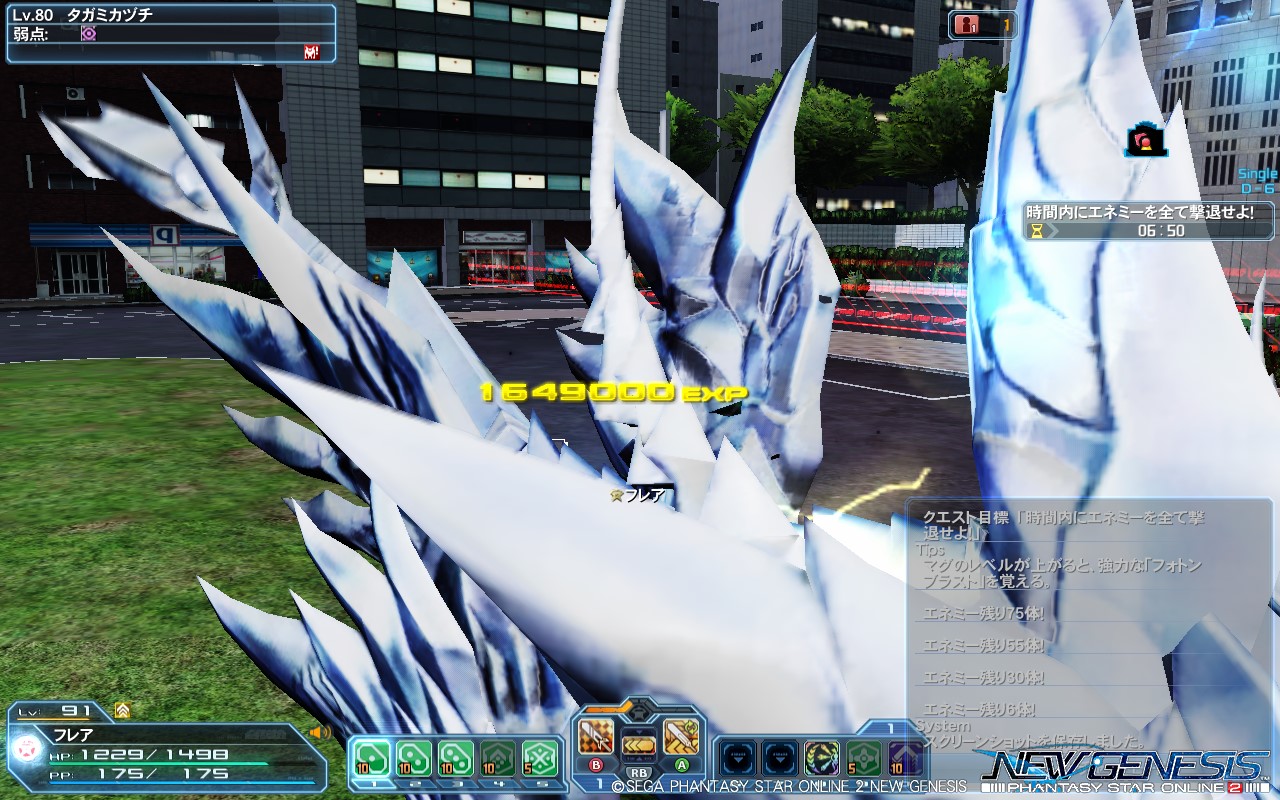Mute sound with the orange speaker icon

click(318, 733)
